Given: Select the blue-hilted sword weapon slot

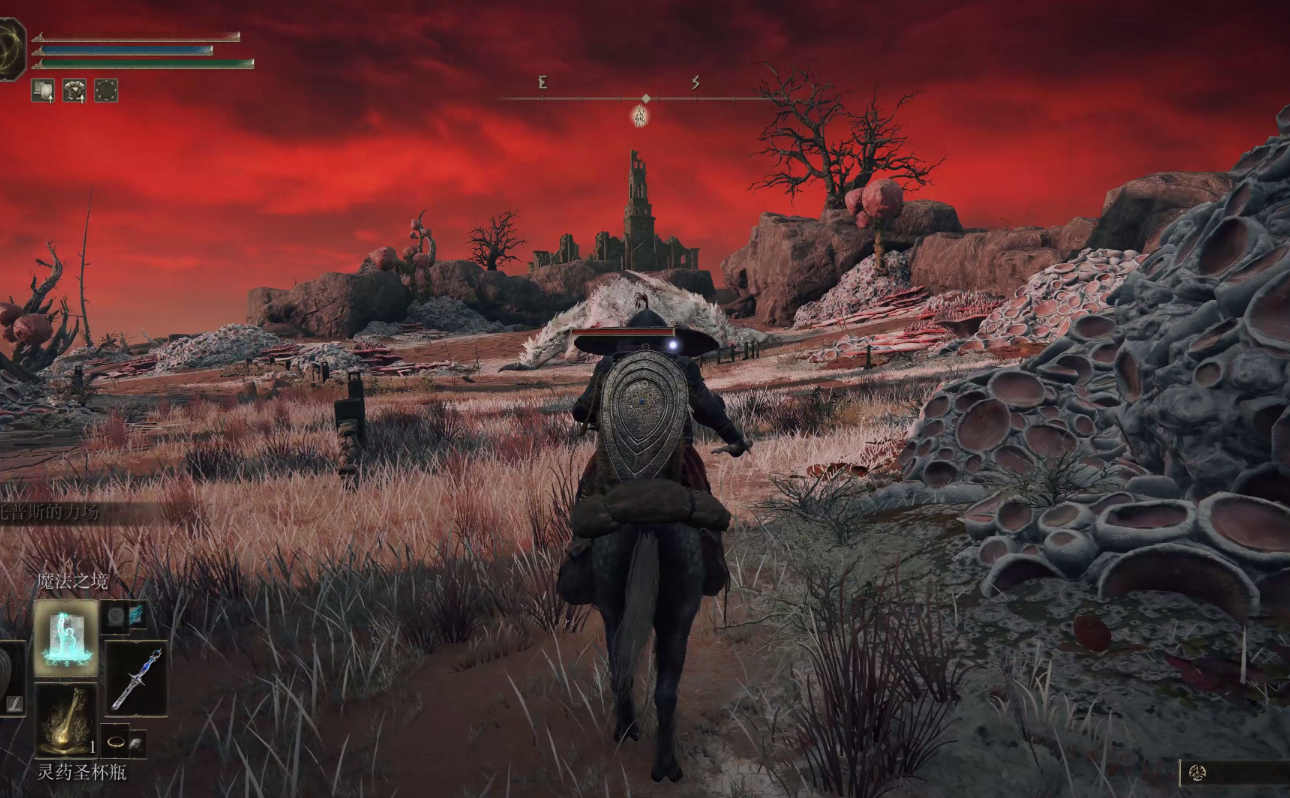Looking at the screenshot, I should click(x=136, y=677).
